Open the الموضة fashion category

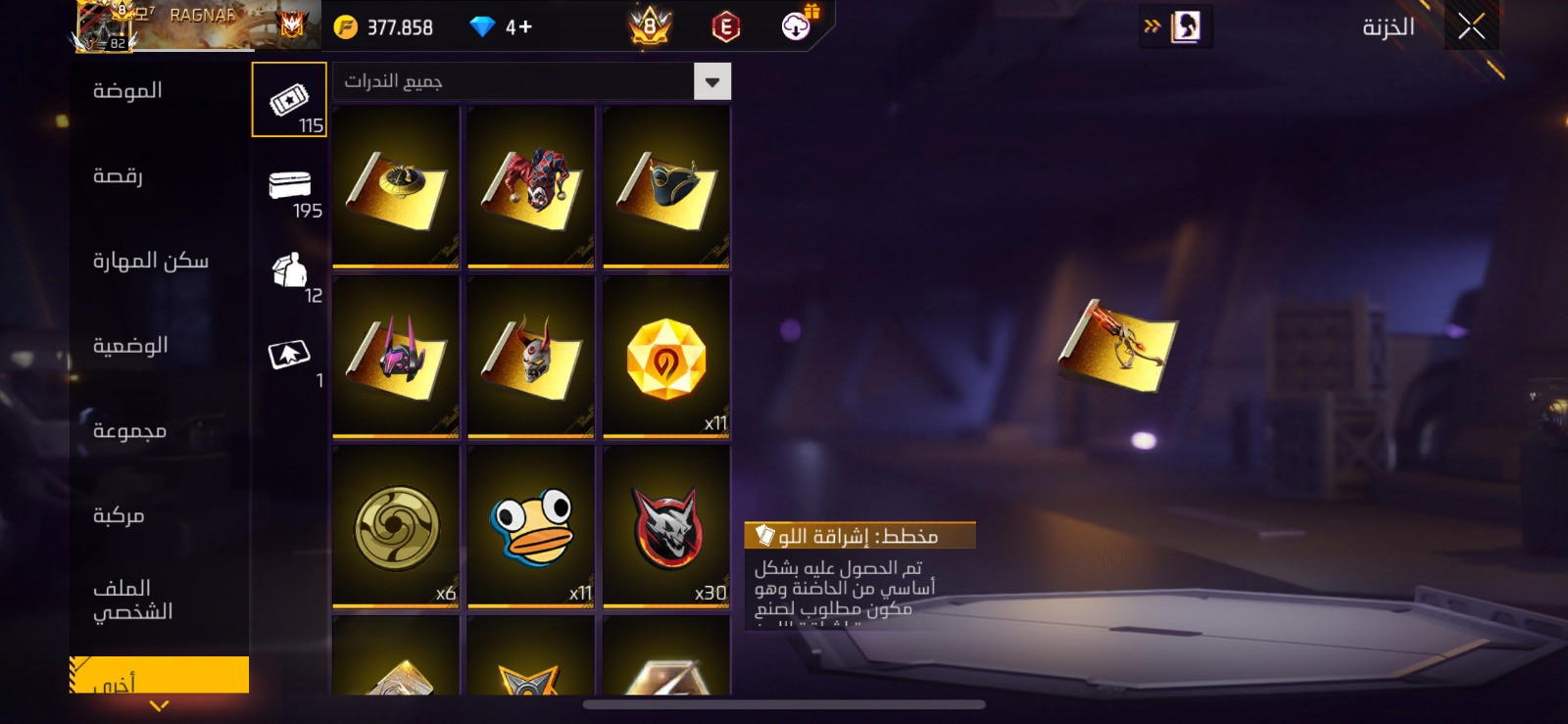[127, 91]
